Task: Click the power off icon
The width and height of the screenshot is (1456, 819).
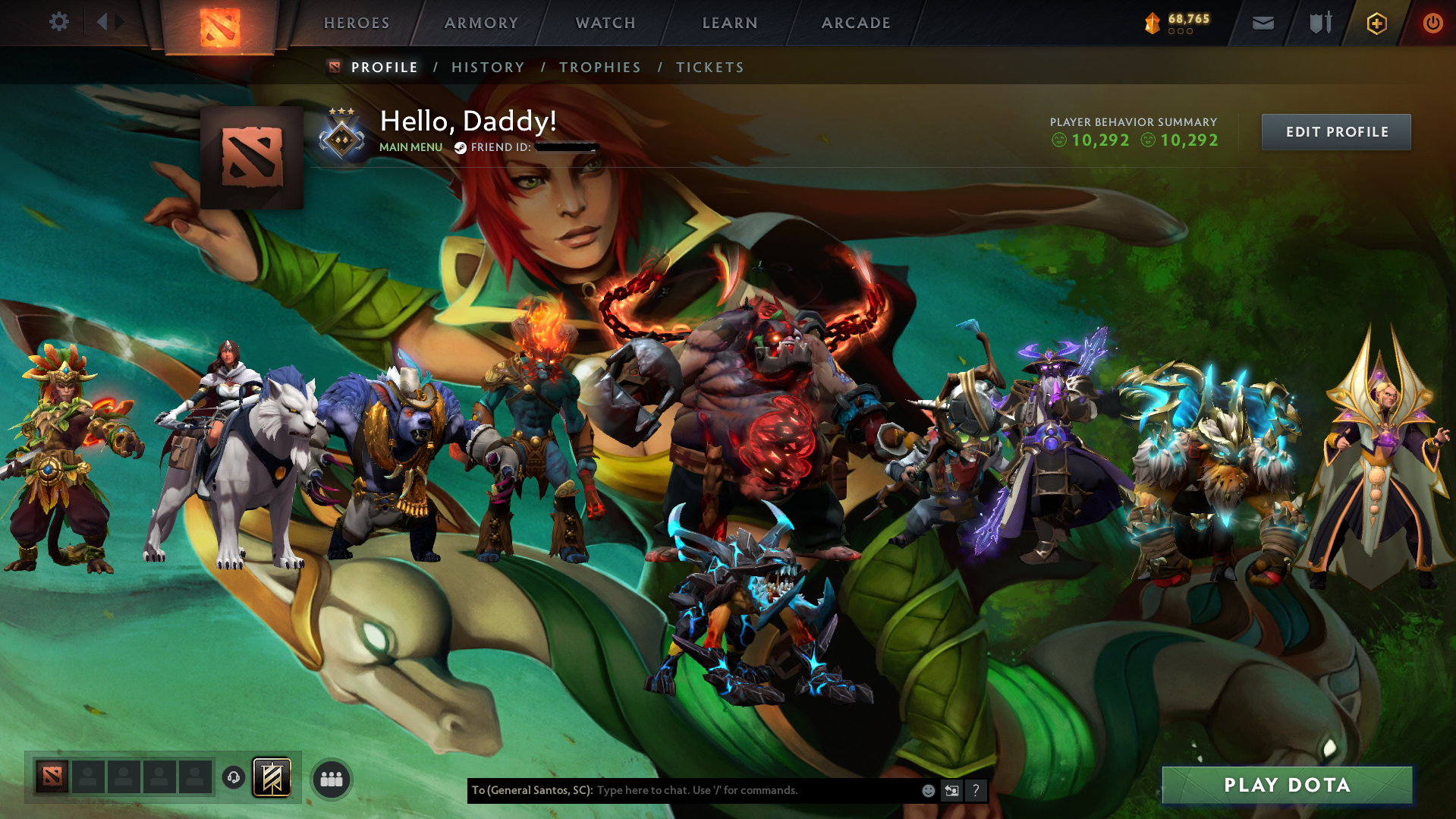Action: click(1432, 23)
